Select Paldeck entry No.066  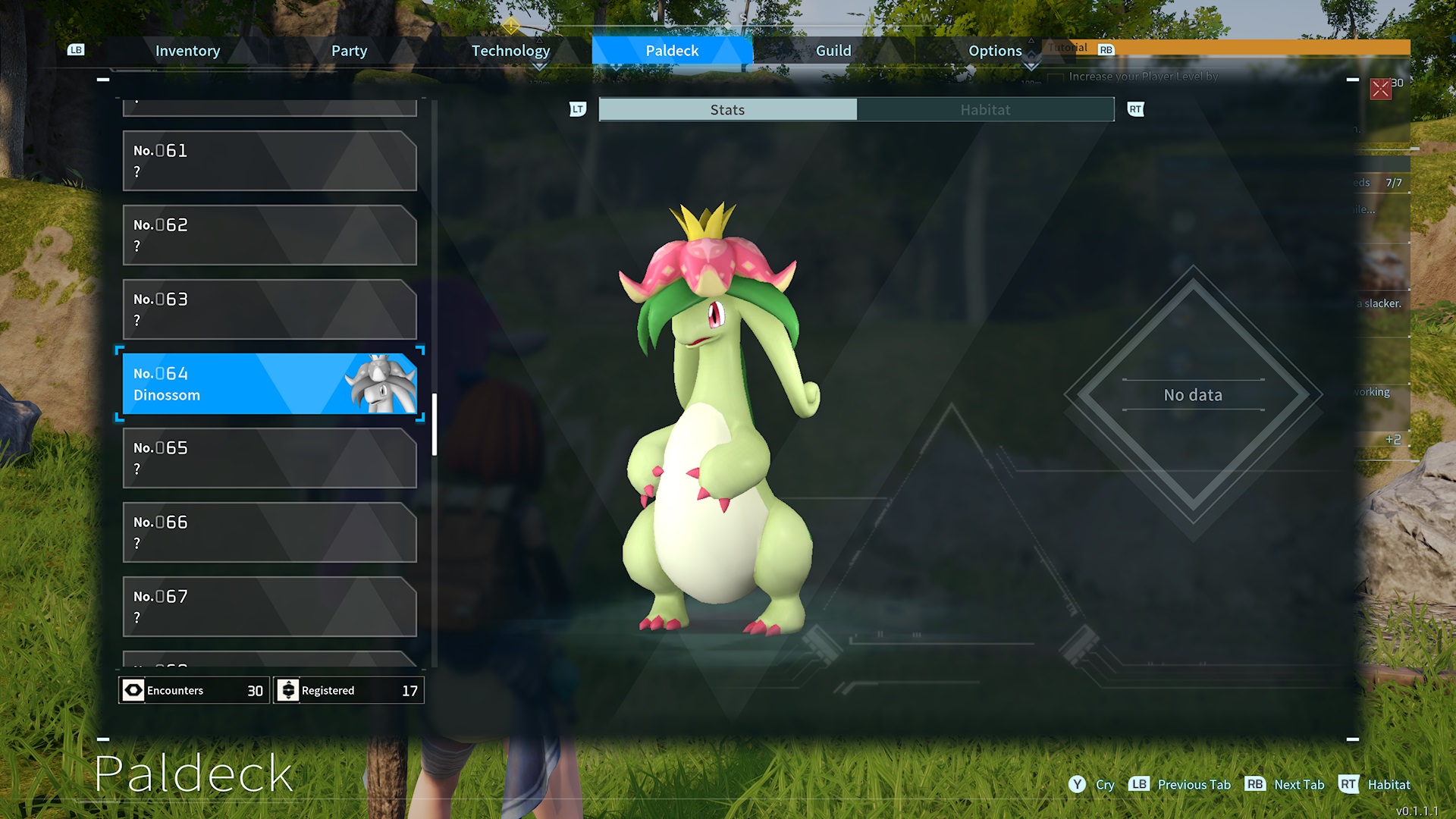[269, 532]
